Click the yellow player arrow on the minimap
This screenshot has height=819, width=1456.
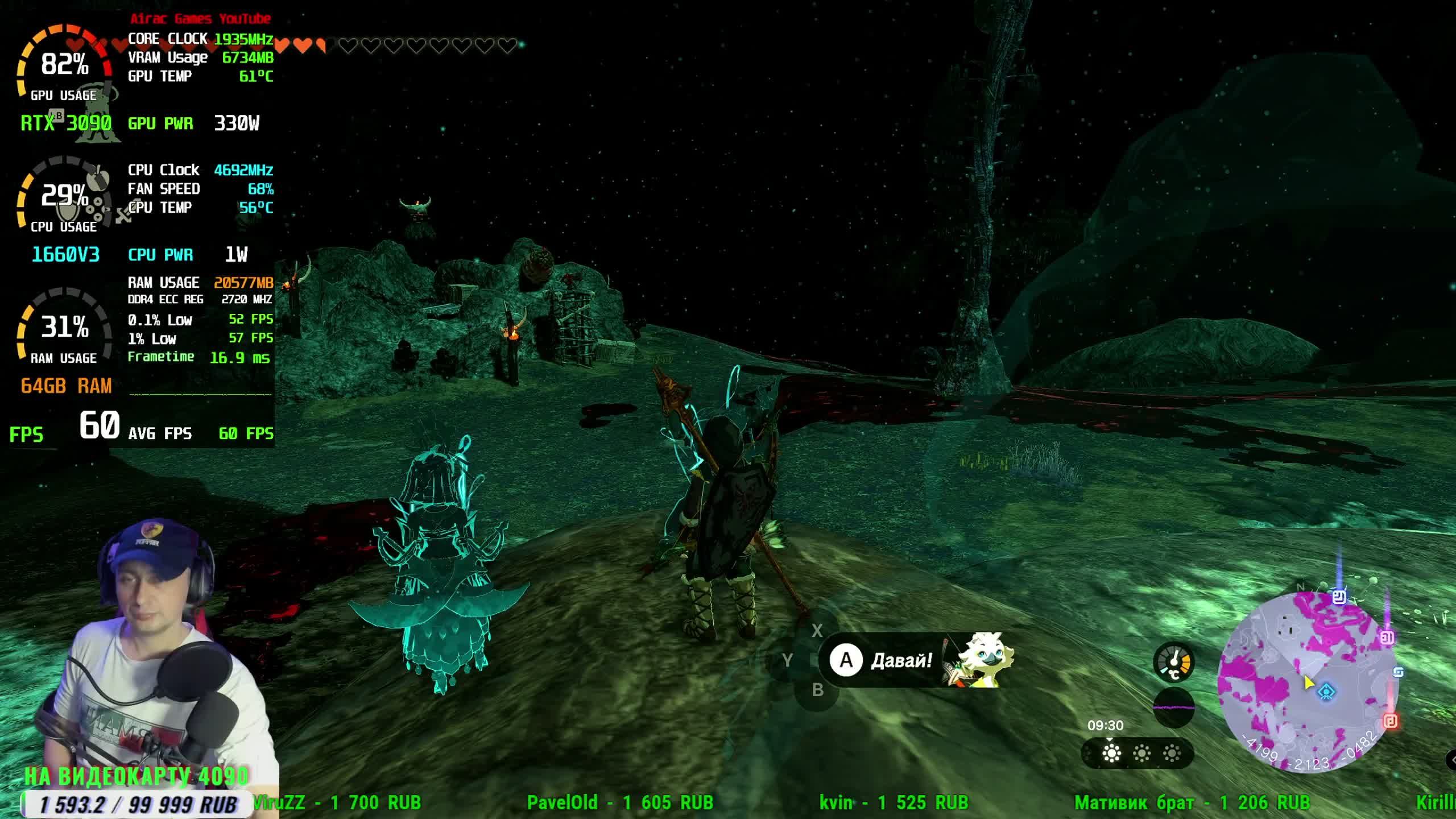click(x=1308, y=682)
